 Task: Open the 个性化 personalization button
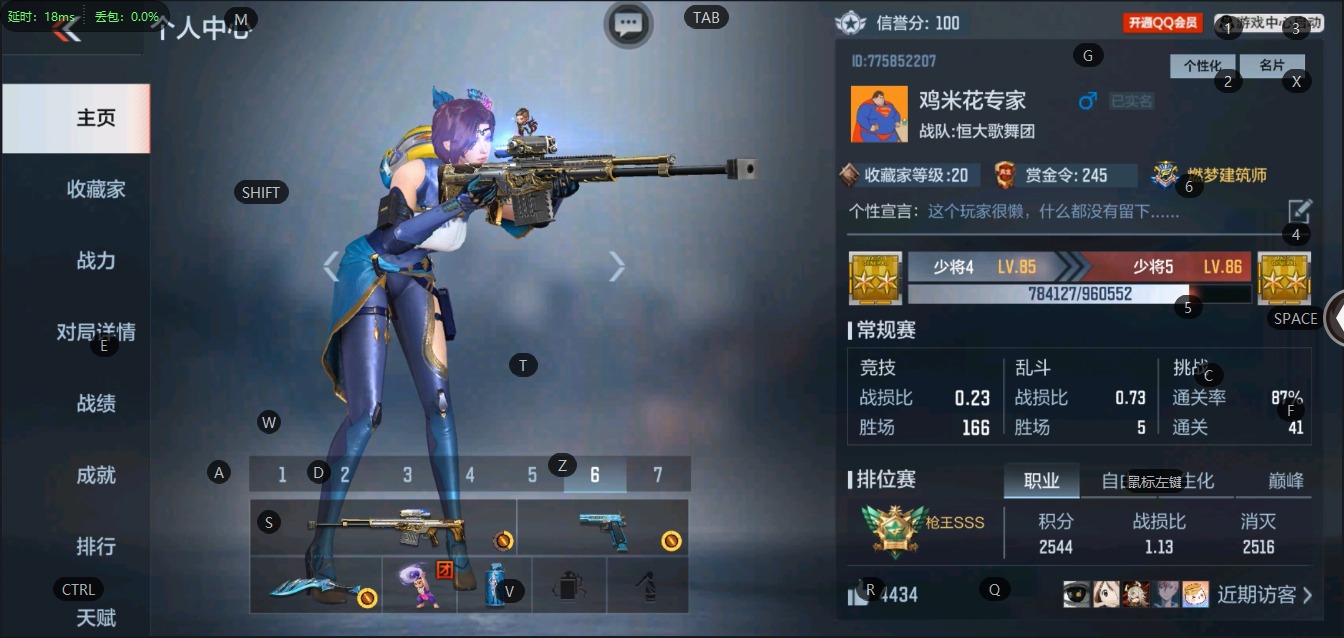coord(1202,66)
